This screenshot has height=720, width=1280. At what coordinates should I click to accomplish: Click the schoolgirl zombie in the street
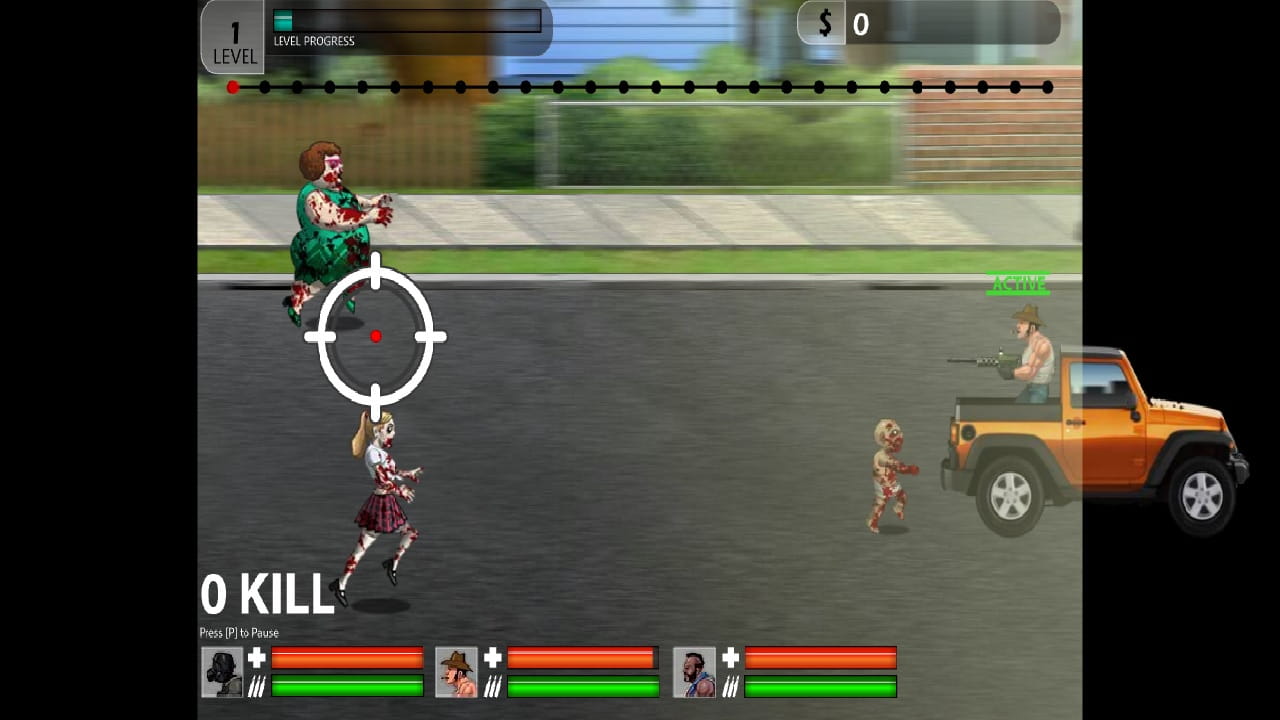pos(387,490)
